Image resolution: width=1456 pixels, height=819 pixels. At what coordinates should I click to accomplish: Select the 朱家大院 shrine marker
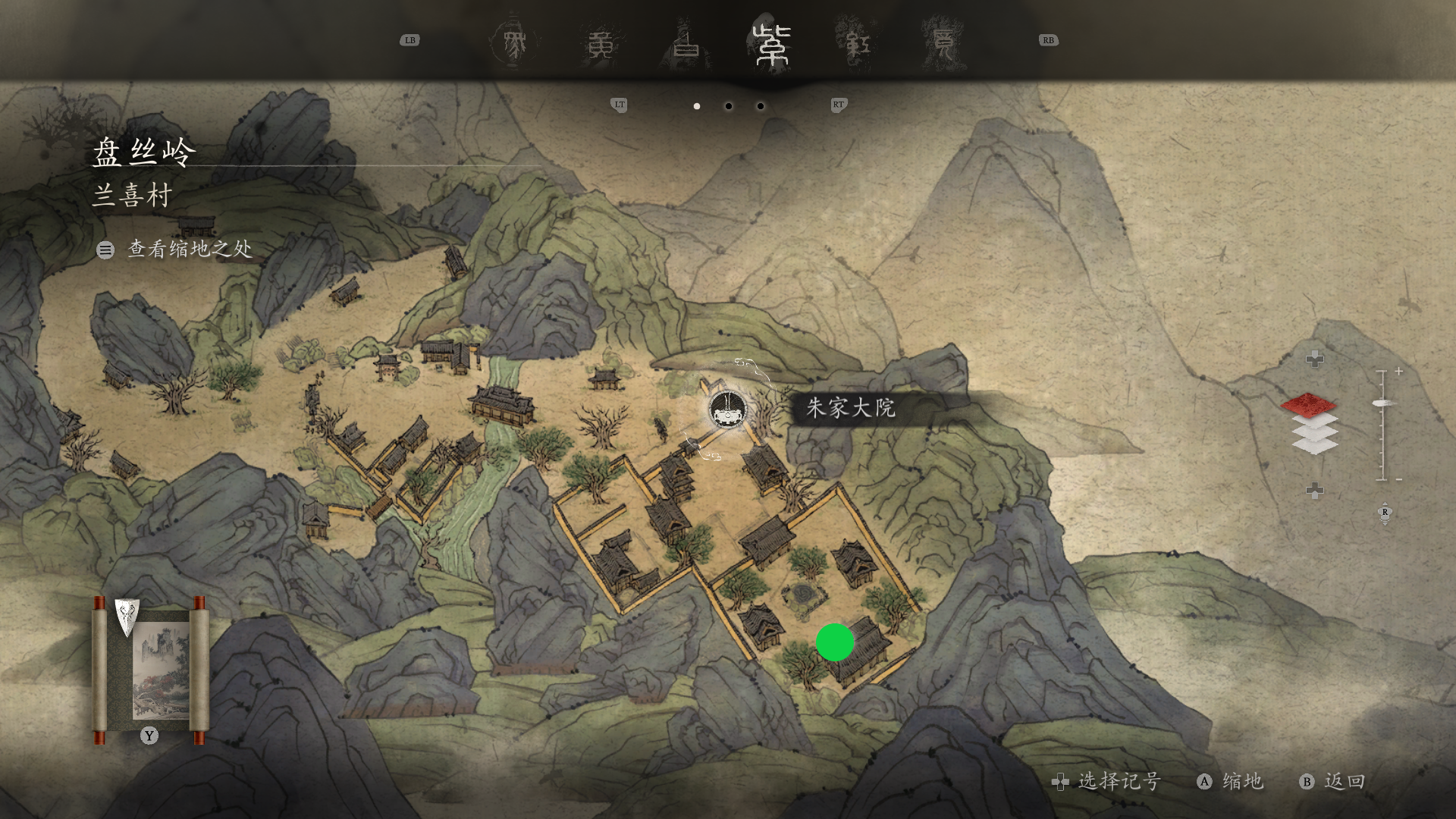pyautogui.click(x=727, y=410)
